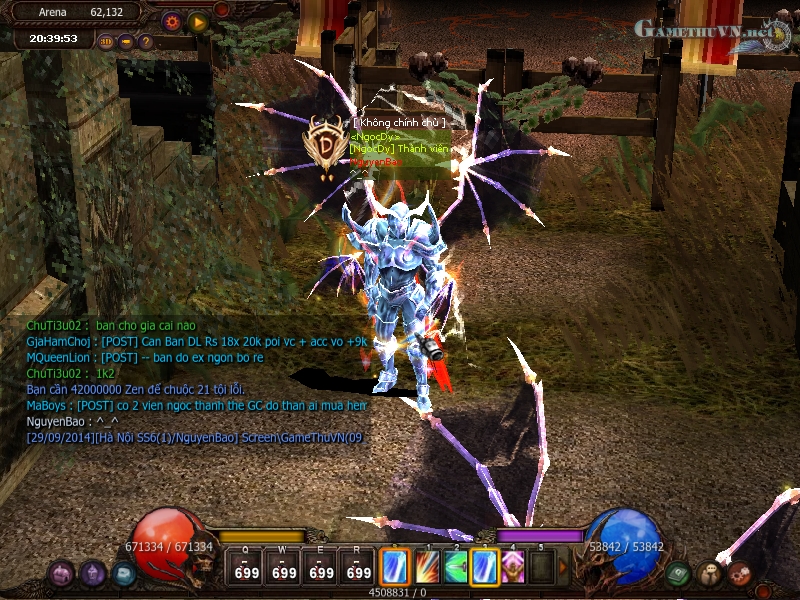This screenshot has width=800, height=600.
Task: Select the highlighted blue skill in slot 3
Action: [x=485, y=567]
